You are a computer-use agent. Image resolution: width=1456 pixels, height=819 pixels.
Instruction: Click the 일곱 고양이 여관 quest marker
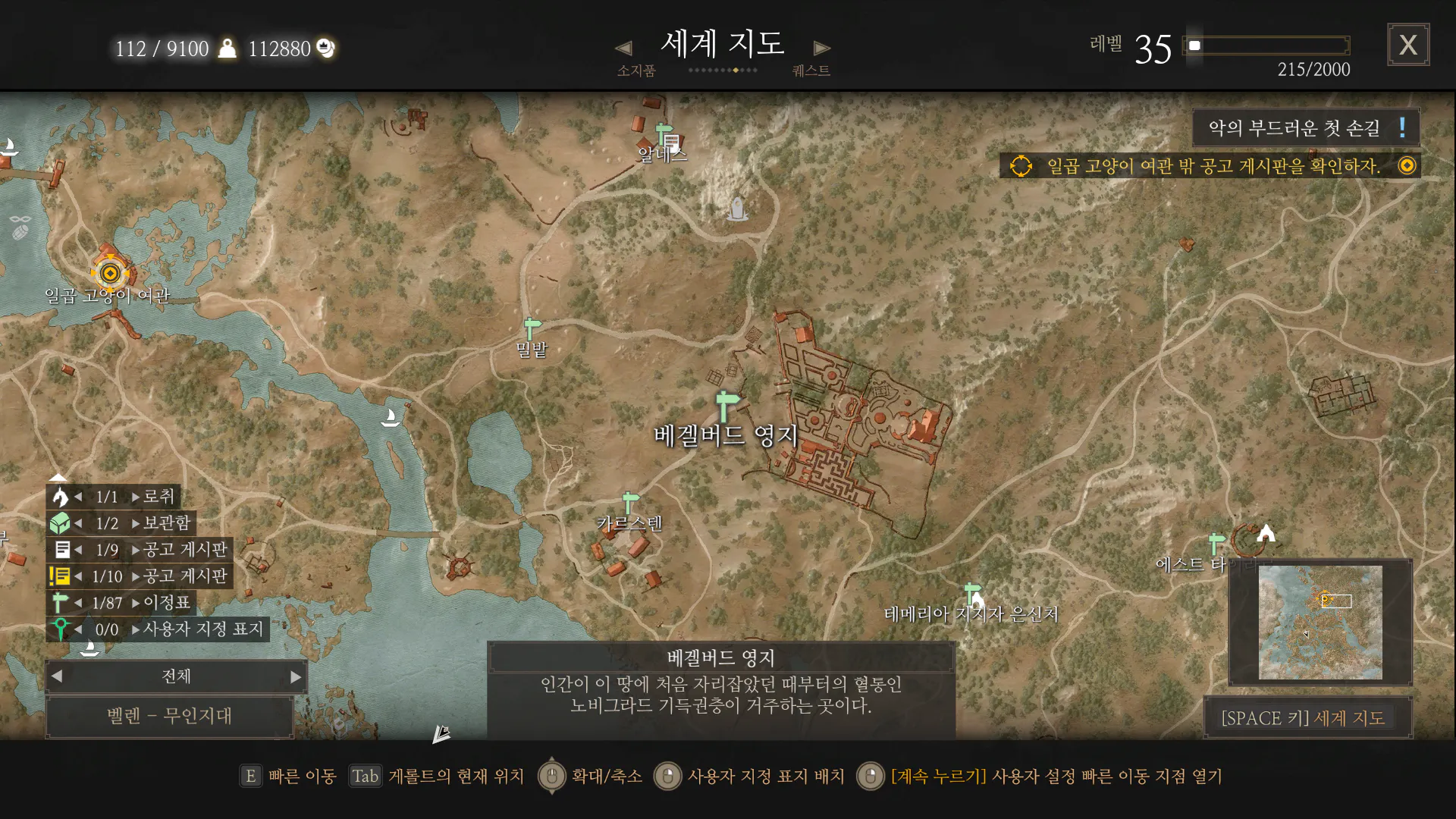click(110, 273)
